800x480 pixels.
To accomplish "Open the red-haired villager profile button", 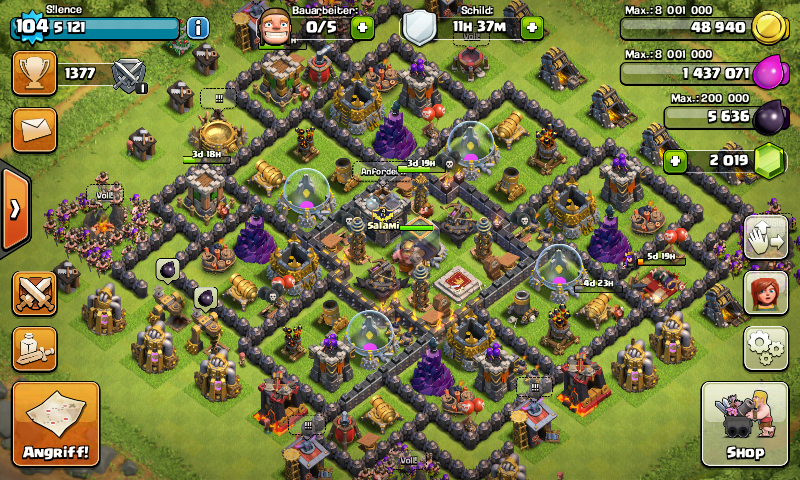I will pos(765,292).
